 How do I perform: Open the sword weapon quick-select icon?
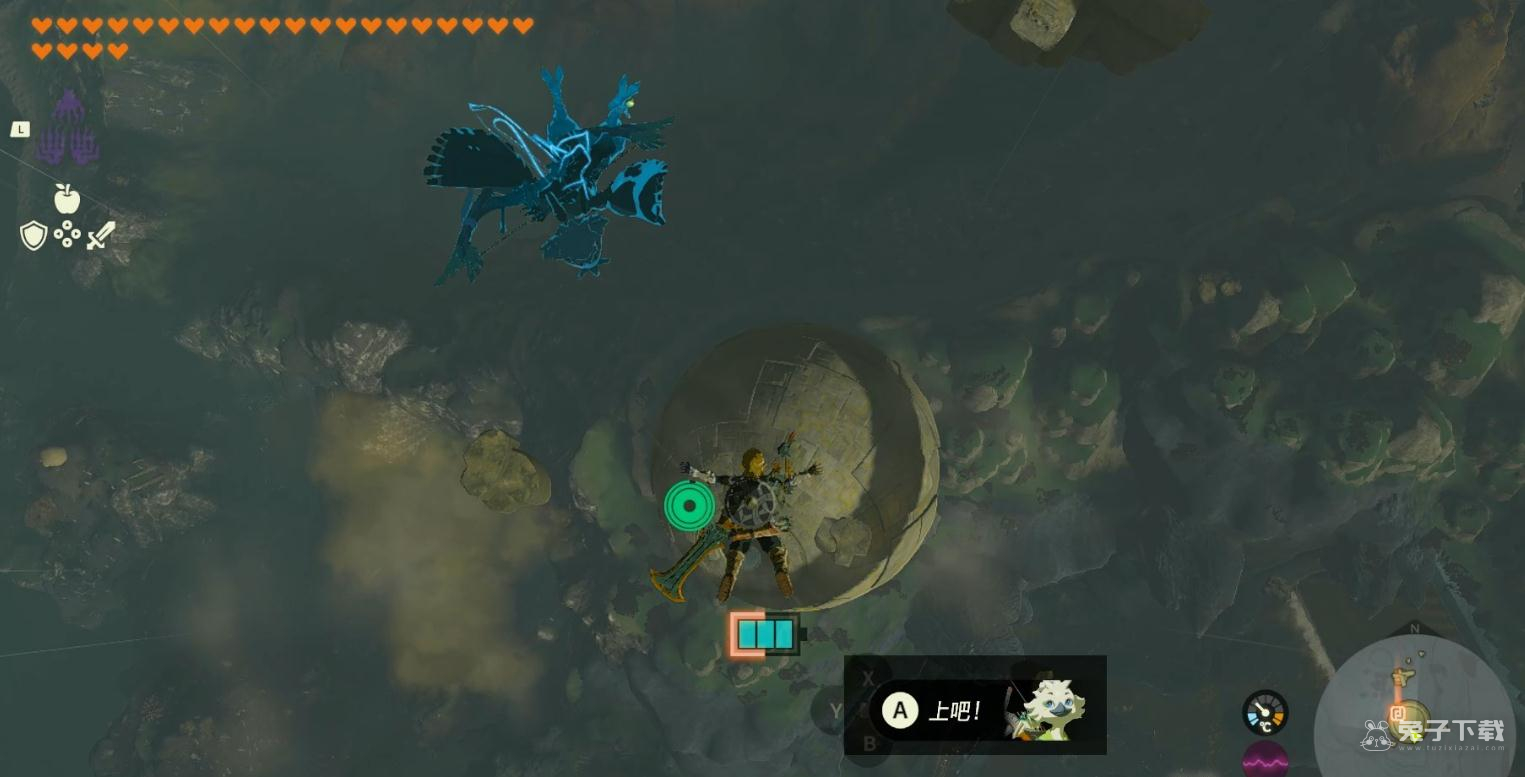(x=101, y=236)
